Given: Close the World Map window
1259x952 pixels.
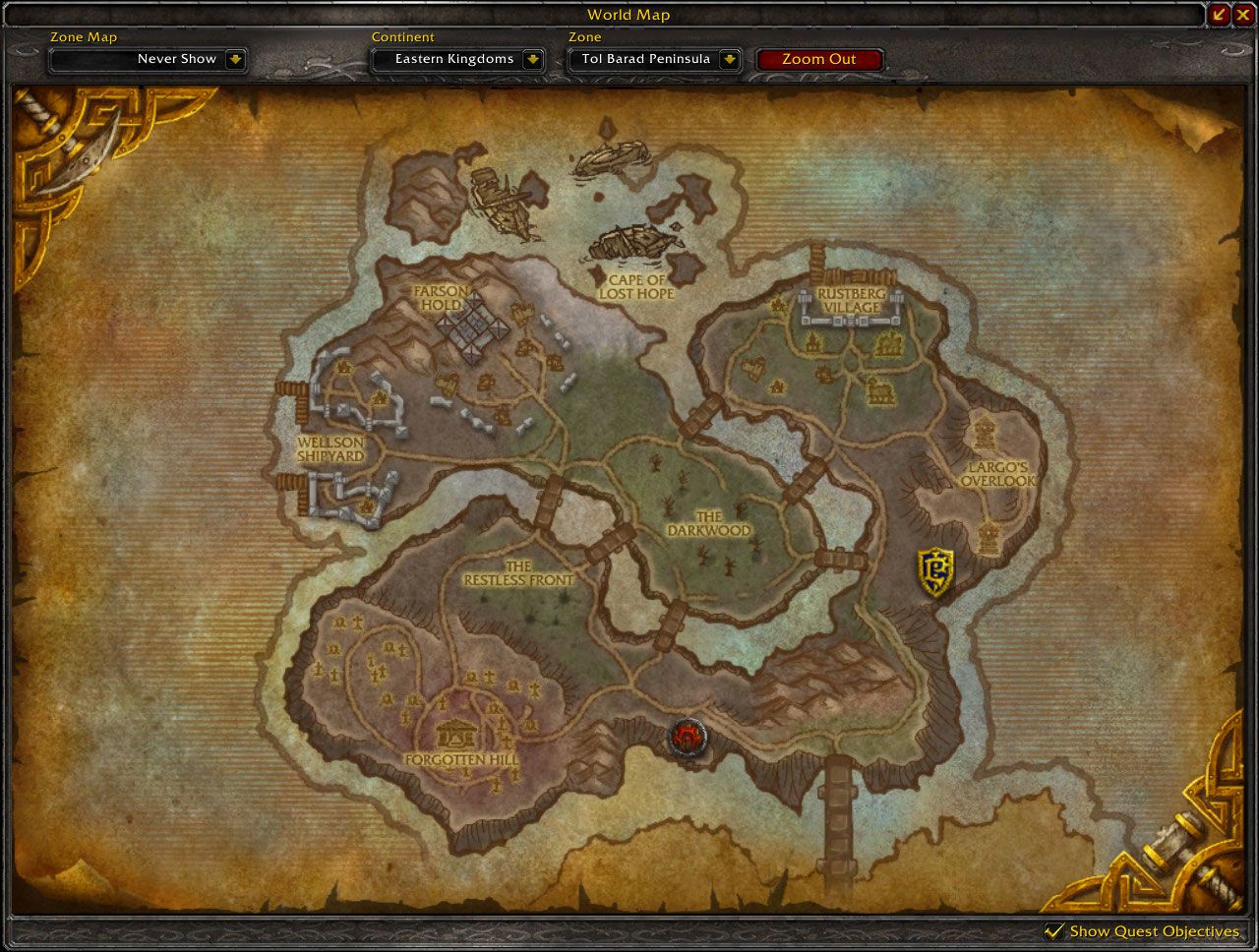Looking at the screenshot, I should [1242, 14].
